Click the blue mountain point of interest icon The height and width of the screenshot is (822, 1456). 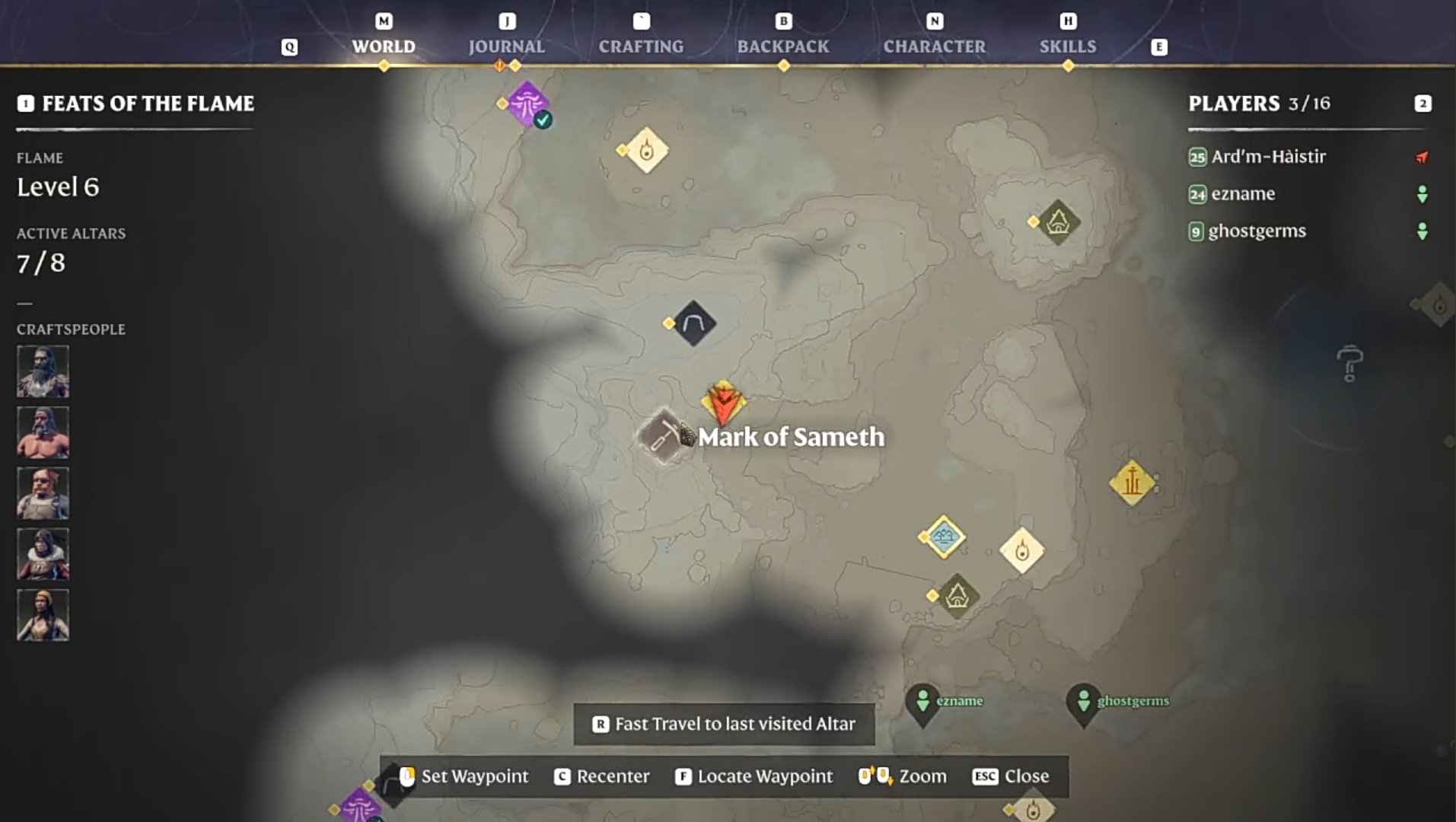tap(944, 537)
